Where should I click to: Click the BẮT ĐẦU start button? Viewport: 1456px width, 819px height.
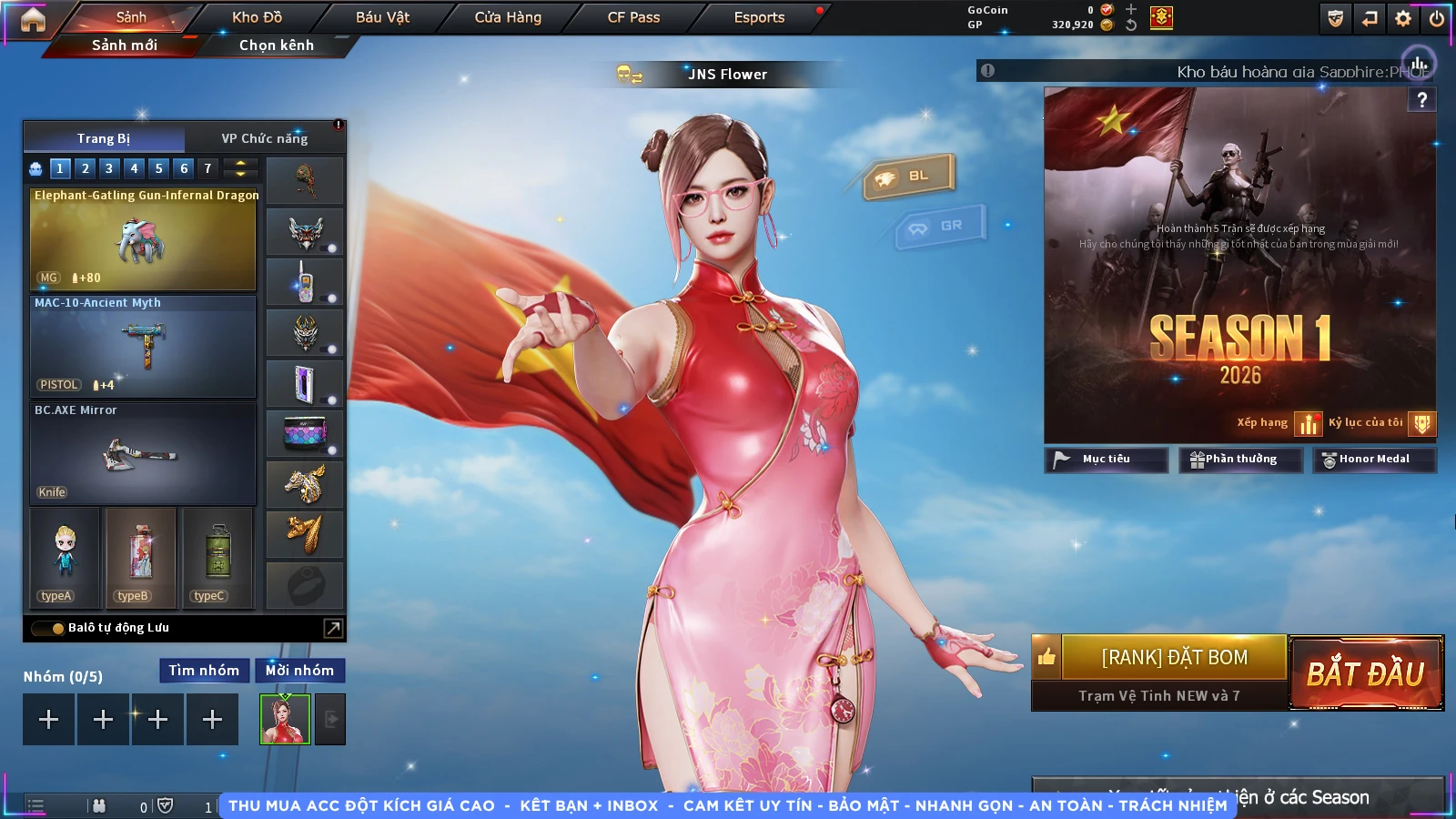(x=1365, y=673)
